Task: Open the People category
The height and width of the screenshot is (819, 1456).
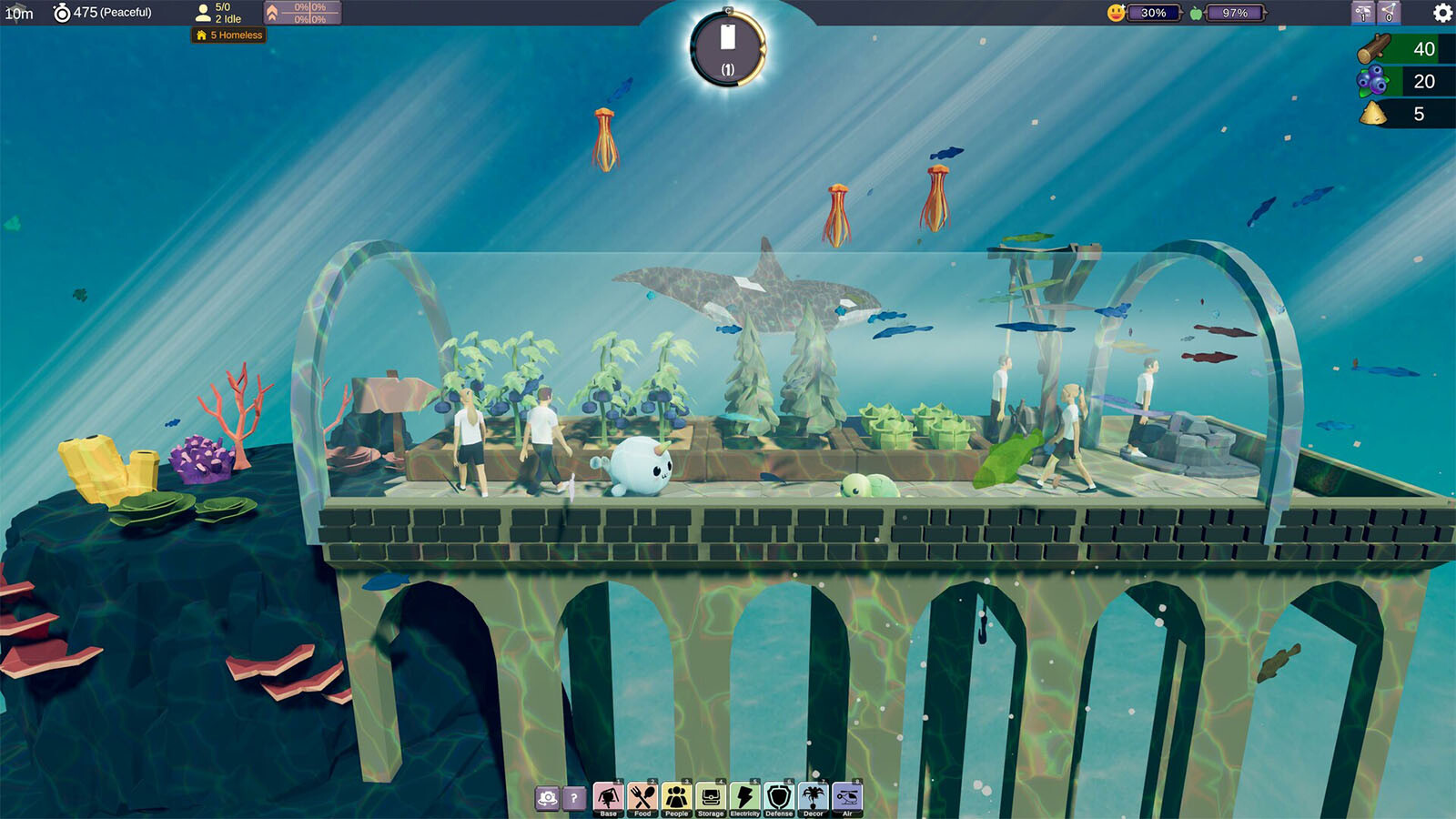Action: coord(676,798)
